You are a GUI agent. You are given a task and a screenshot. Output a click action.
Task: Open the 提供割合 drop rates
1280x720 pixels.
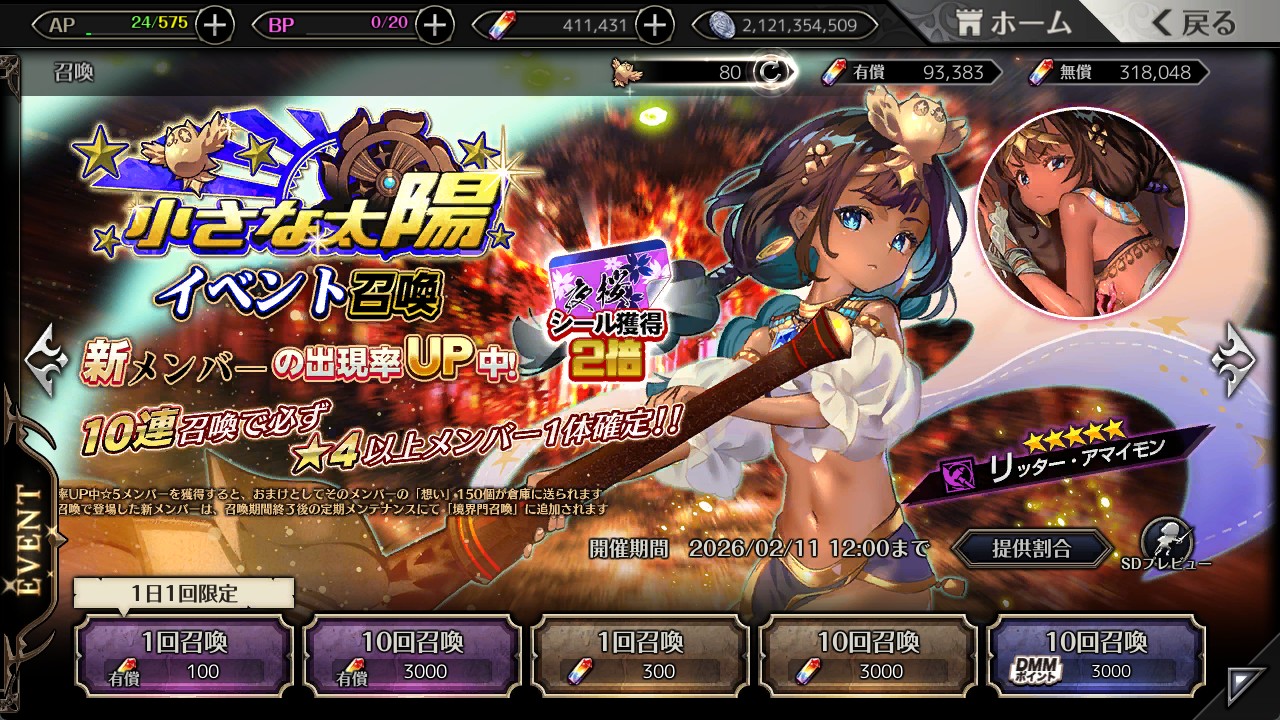coord(1031,548)
